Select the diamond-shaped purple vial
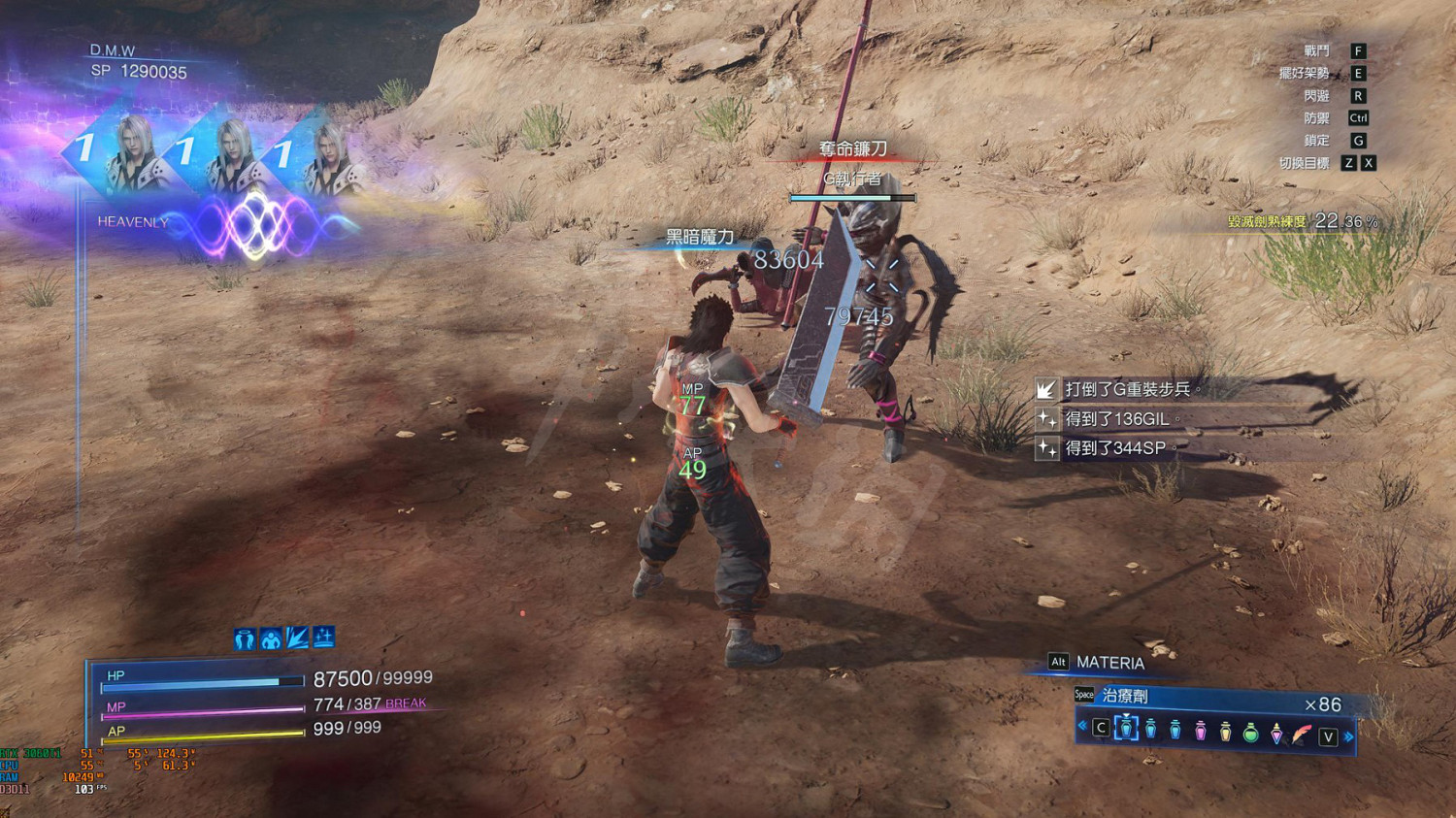This screenshot has height=818, width=1456. pos(1276,731)
